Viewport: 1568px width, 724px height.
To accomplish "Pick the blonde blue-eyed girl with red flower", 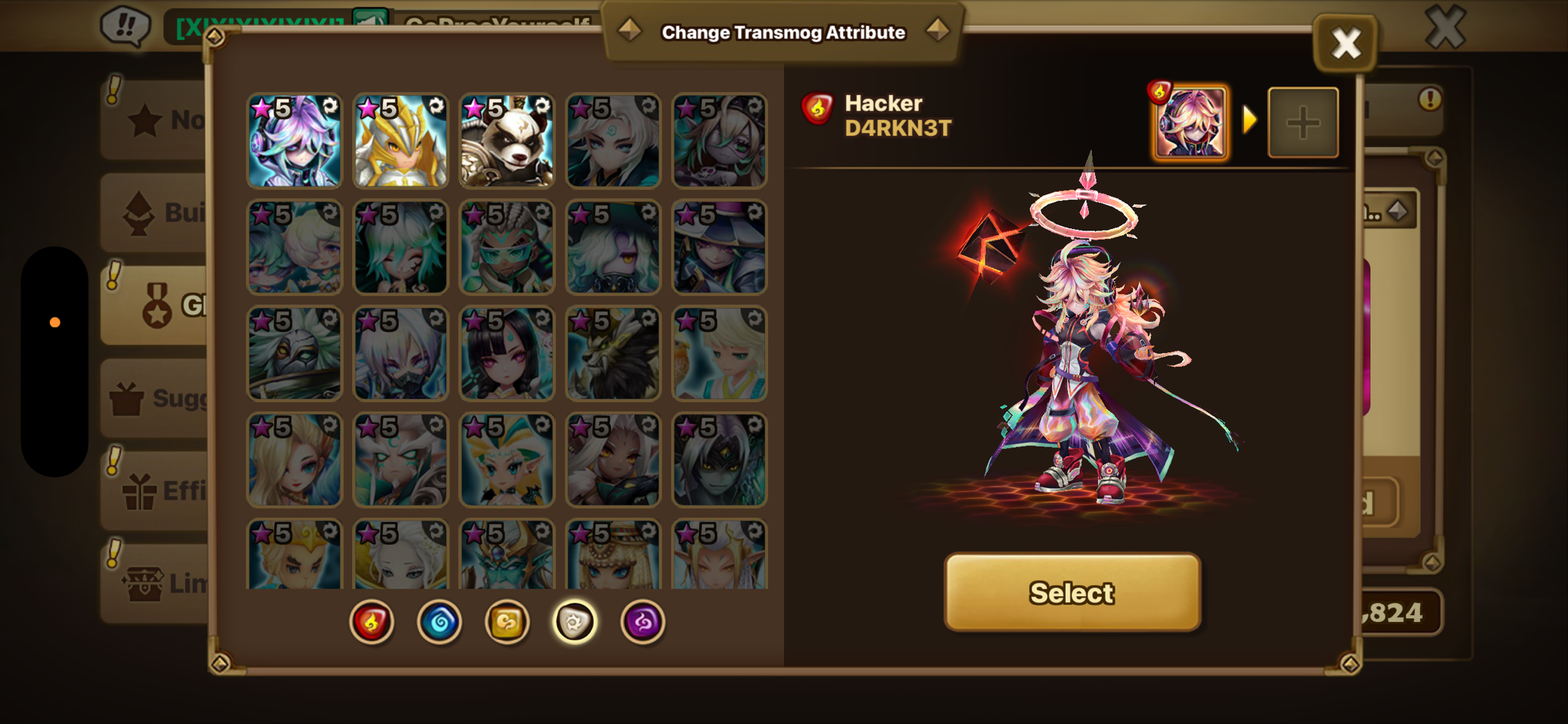I will point(294,460).
